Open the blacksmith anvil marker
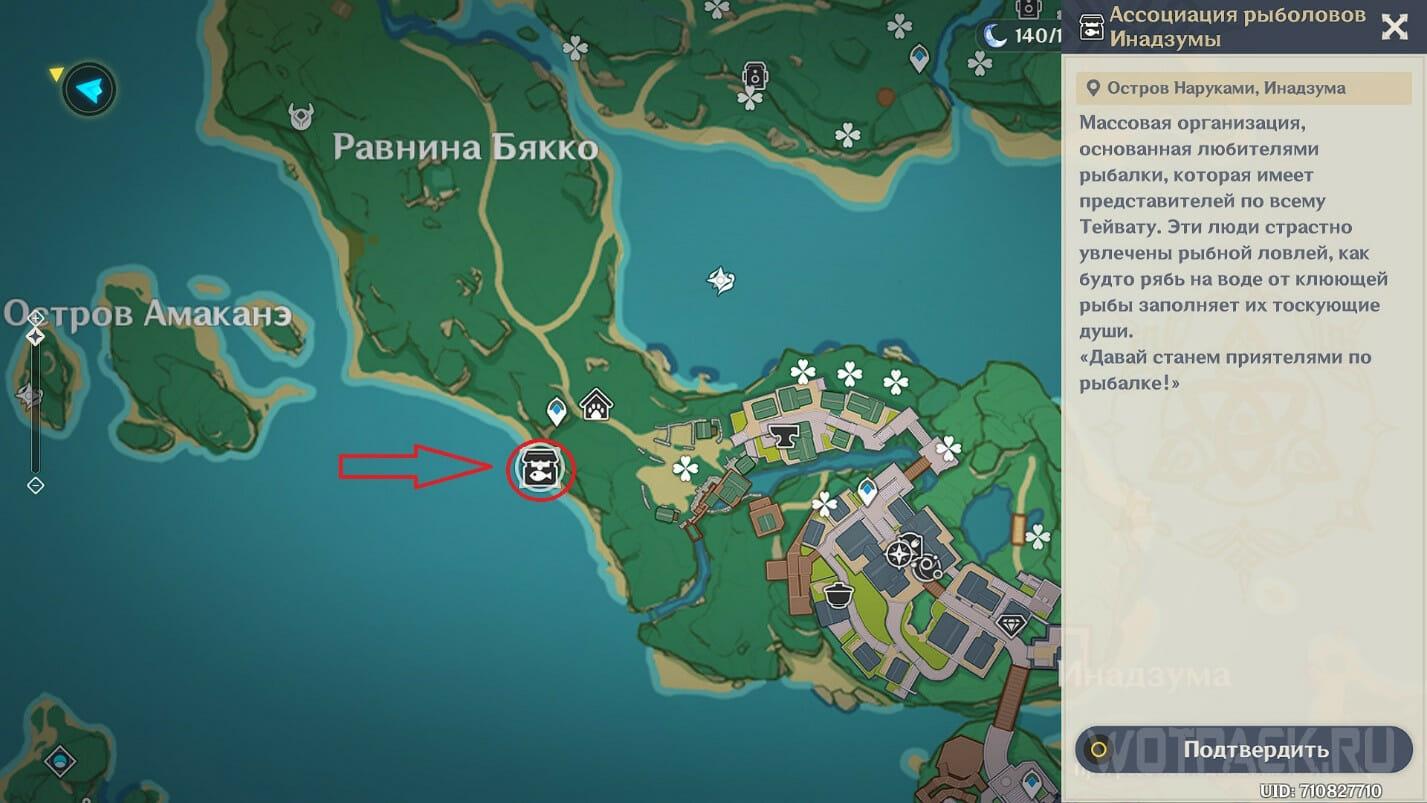Viewport: 1427px width, 803px height. (781, 434)
